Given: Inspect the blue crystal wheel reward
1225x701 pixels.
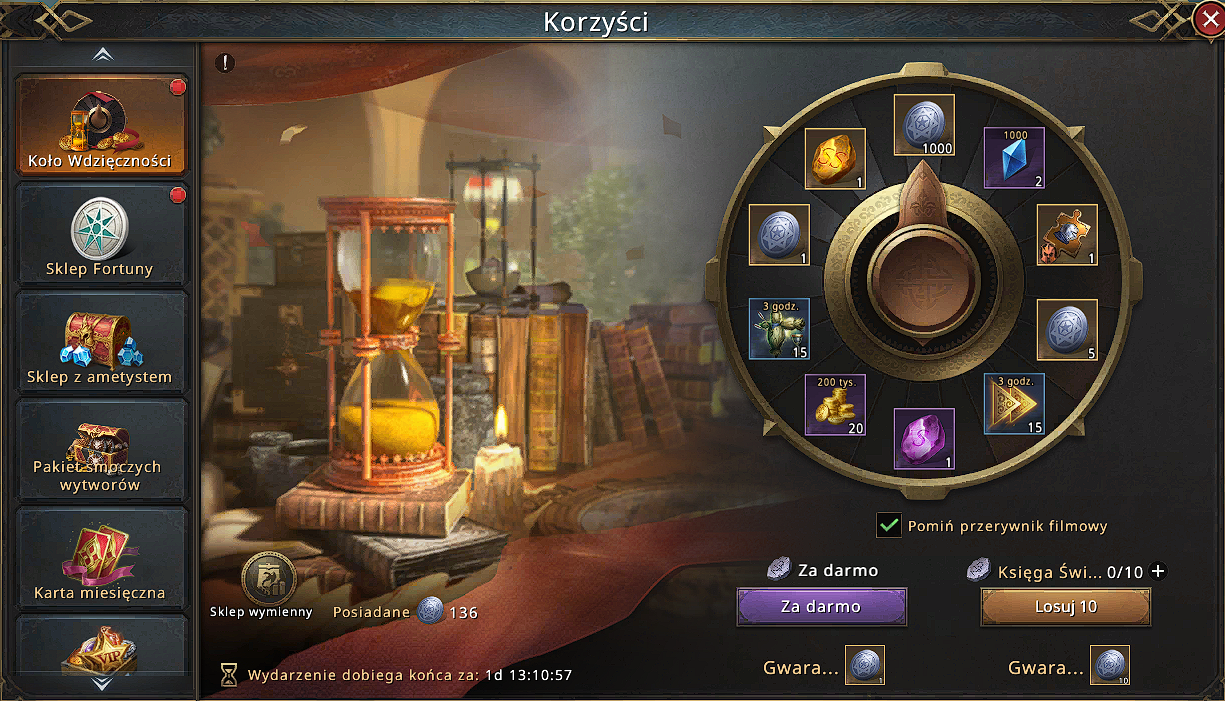Looking at the screenshot, I should [x=1014, y=158].
